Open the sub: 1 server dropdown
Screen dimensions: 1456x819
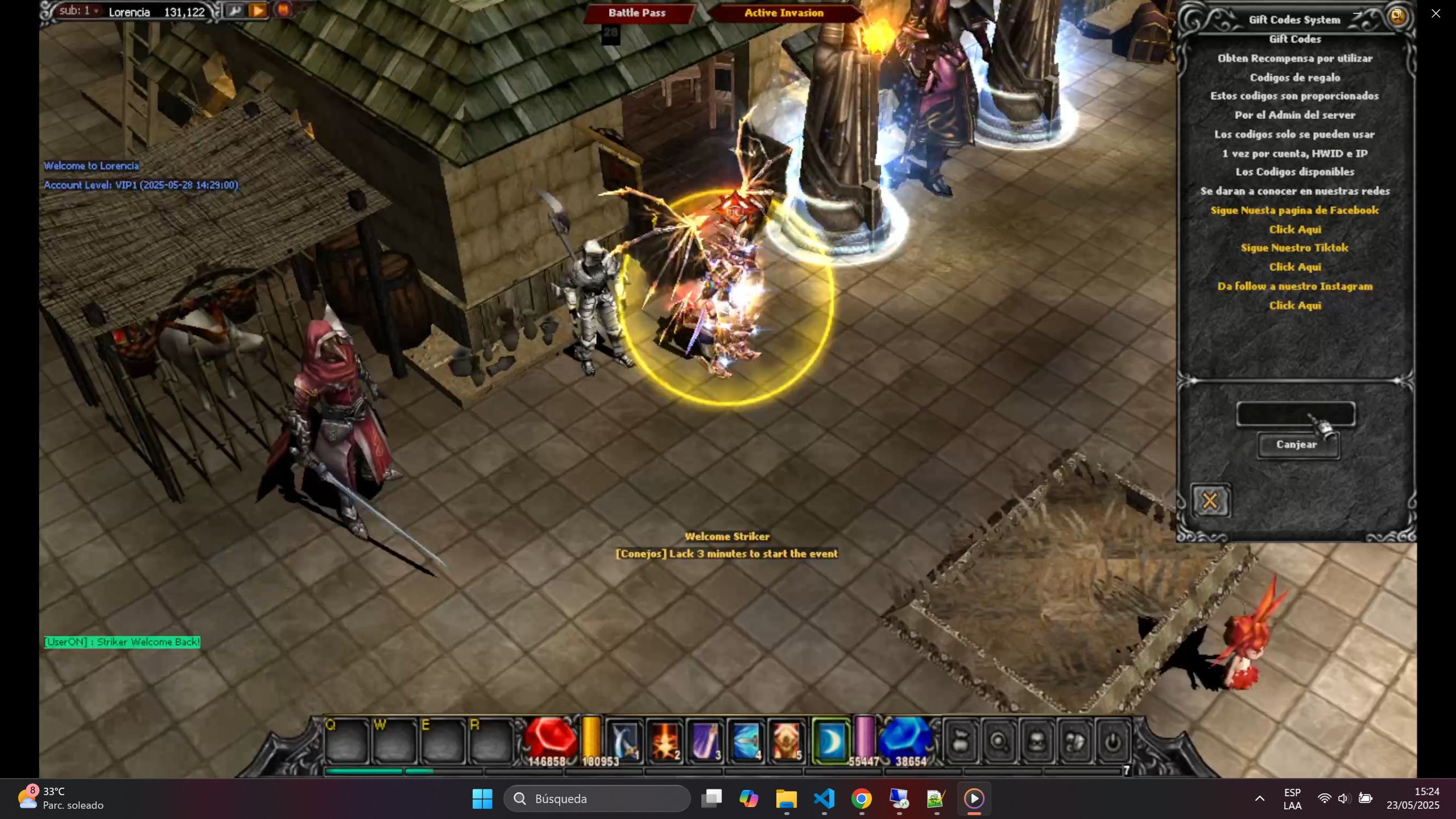[80, 11]
